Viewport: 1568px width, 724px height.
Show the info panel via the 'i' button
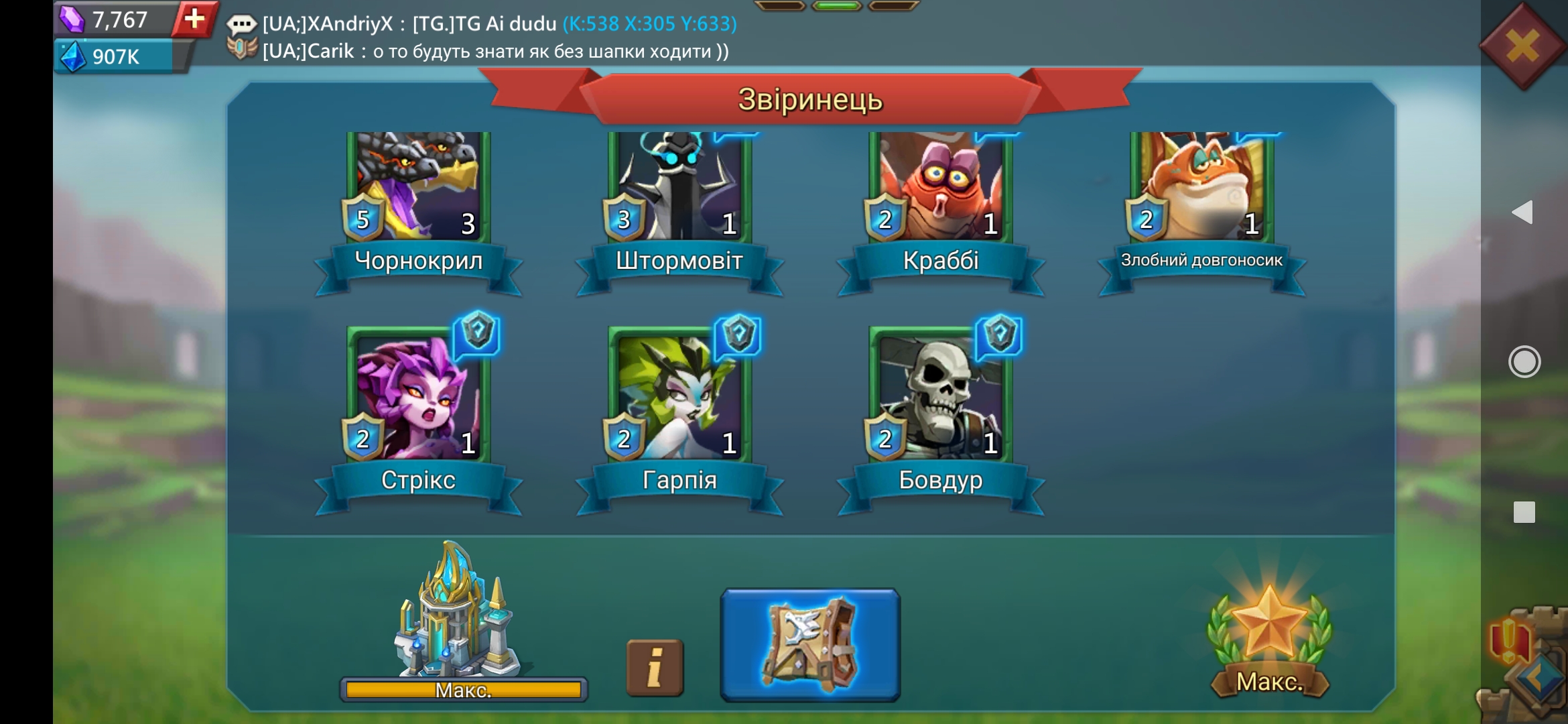(655, 667)
